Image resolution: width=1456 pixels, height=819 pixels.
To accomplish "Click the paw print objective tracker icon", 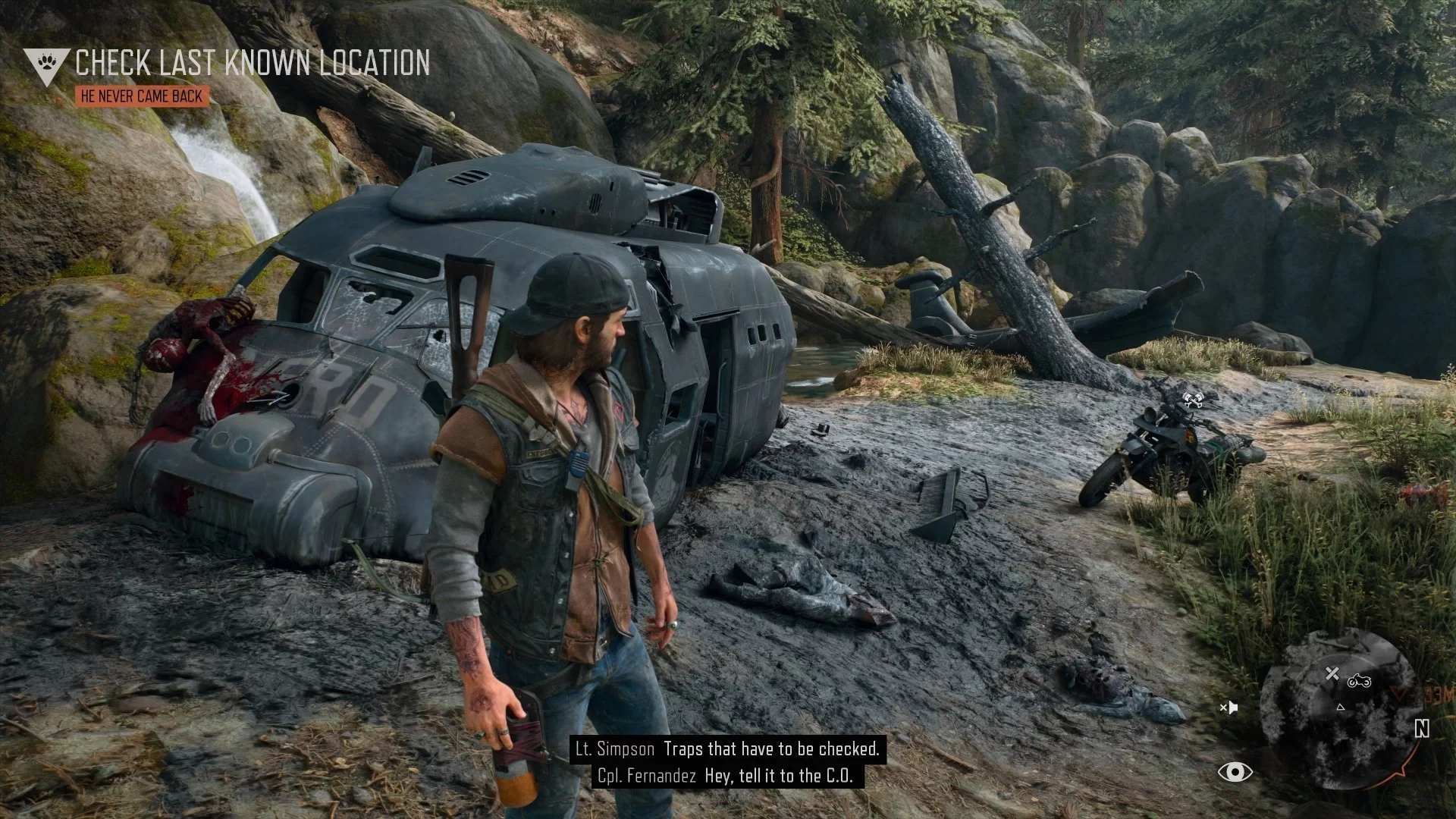I will click(47, 64).
